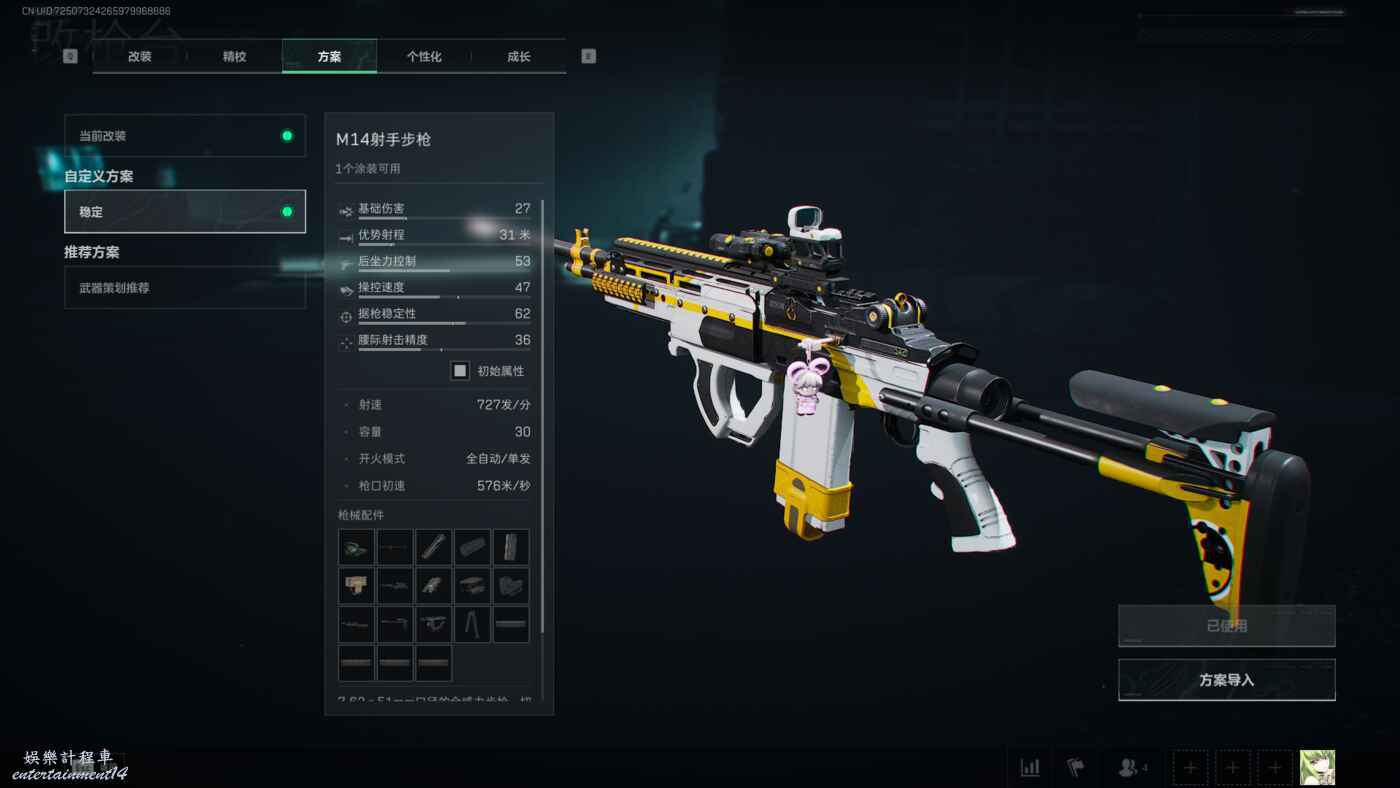Screen dimensions: 1400x788
Task: Open the bar chart statistics icon
Action: [x=1029, y=768]
